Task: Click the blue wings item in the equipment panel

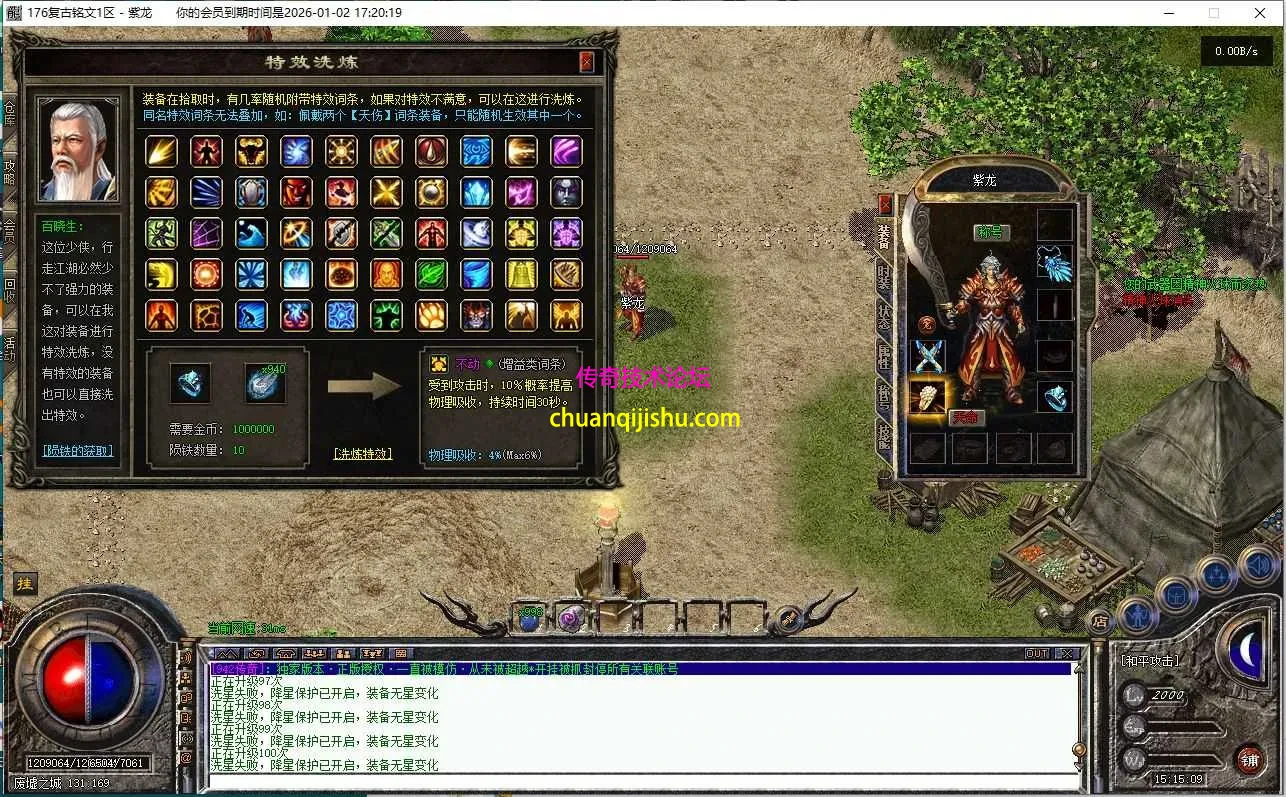Action: 1053,267
